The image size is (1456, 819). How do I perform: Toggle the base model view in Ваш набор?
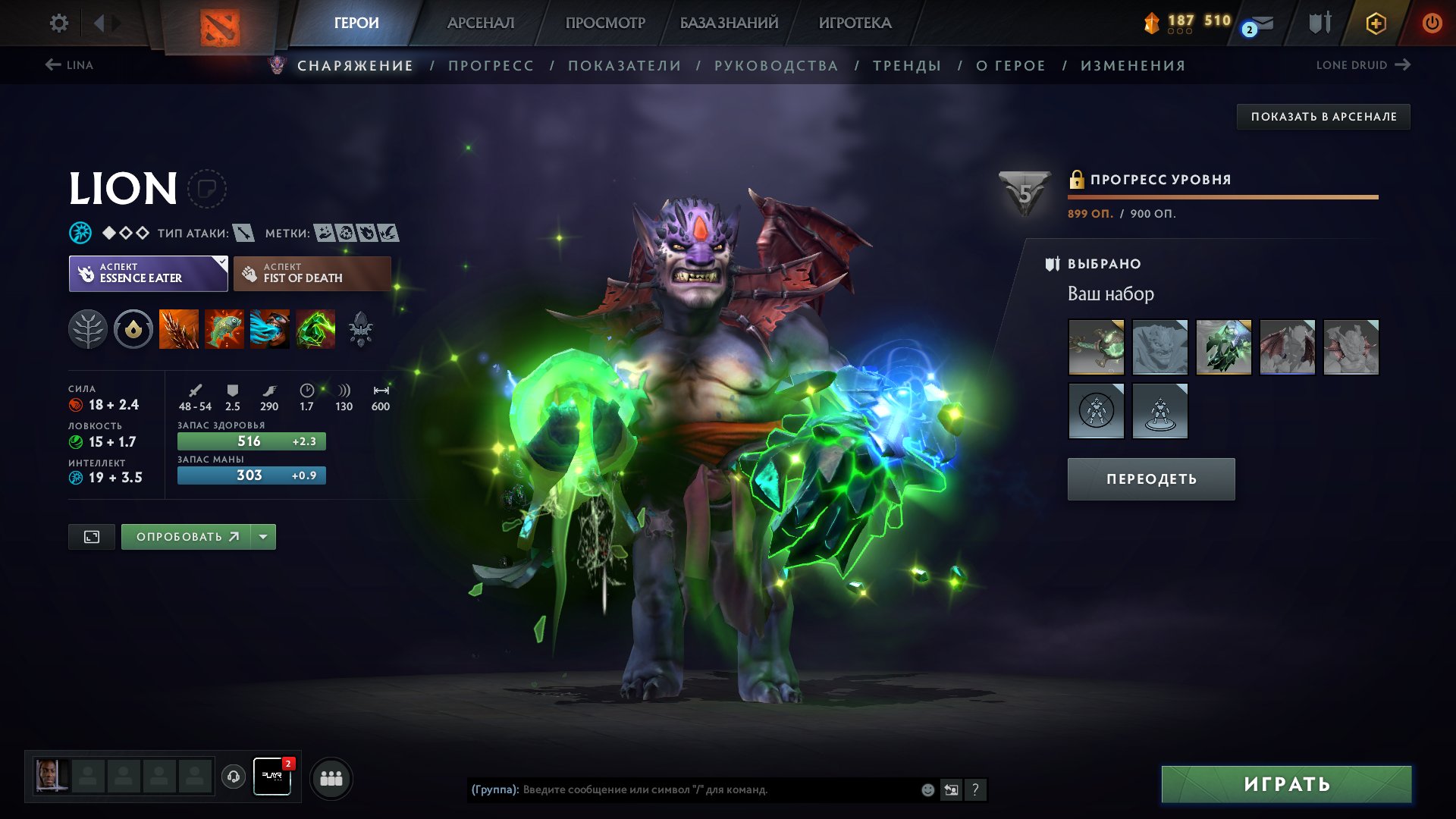(1159, 409)
